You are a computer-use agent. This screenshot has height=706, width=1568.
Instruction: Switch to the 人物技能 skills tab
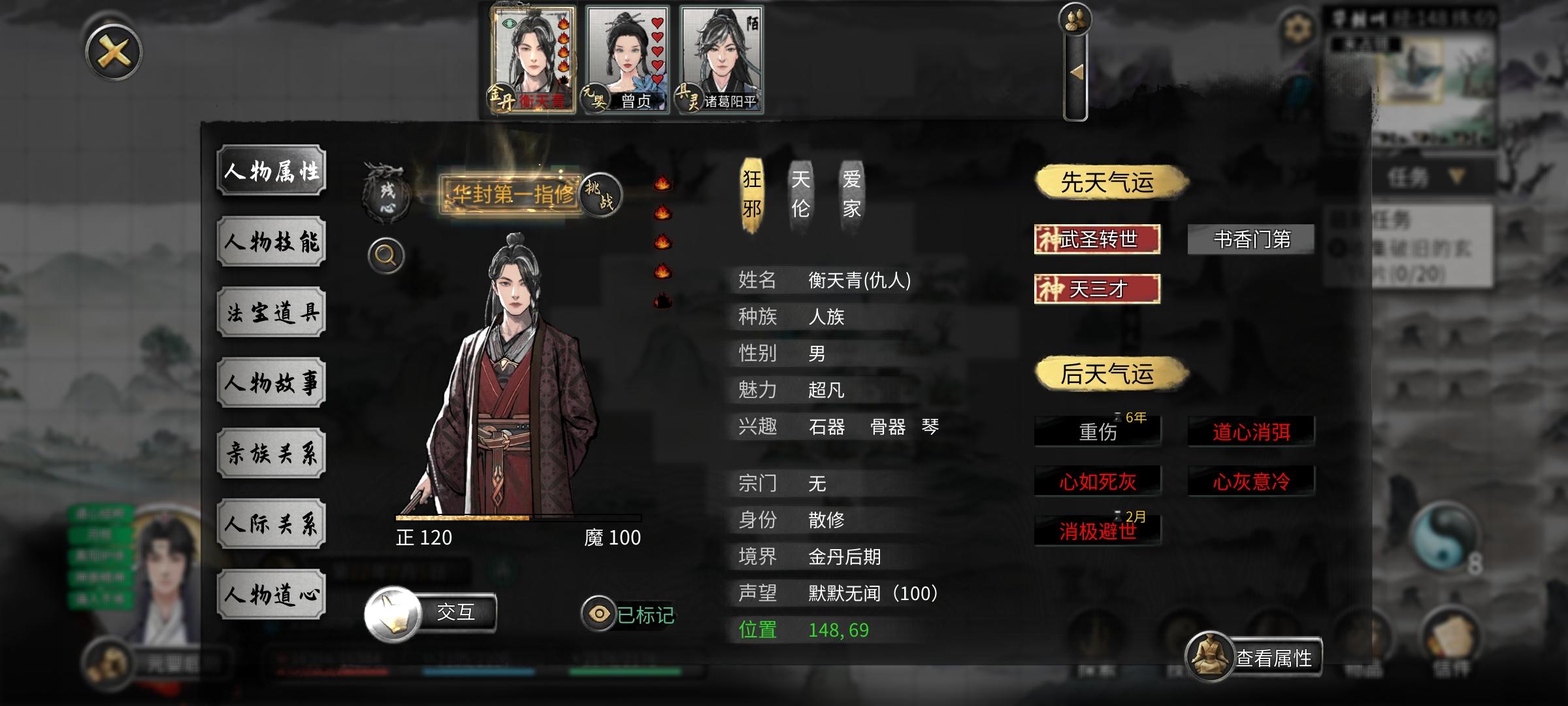(272, 242)
